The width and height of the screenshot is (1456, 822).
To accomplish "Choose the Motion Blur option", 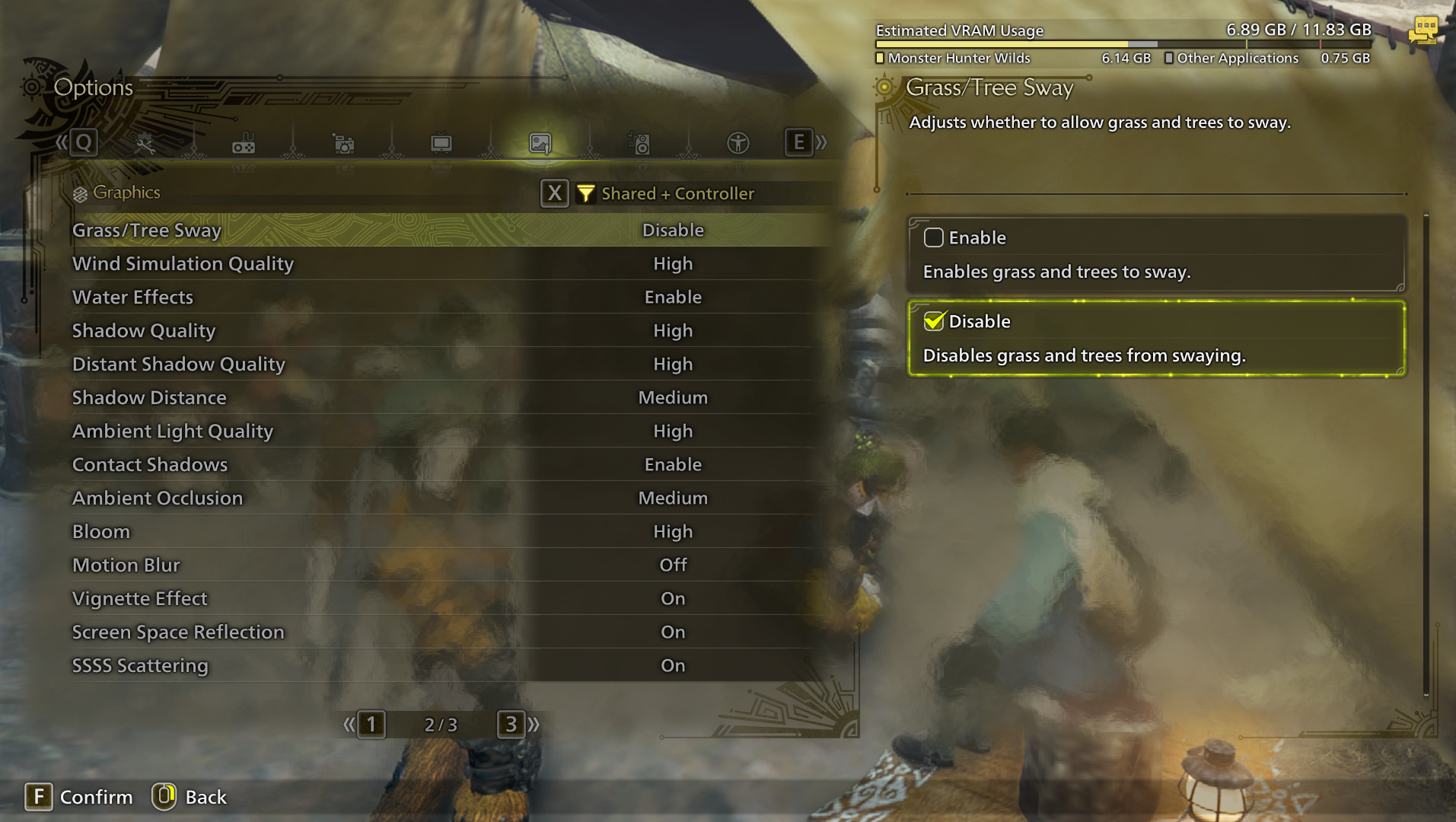I will tap(449, 565).
